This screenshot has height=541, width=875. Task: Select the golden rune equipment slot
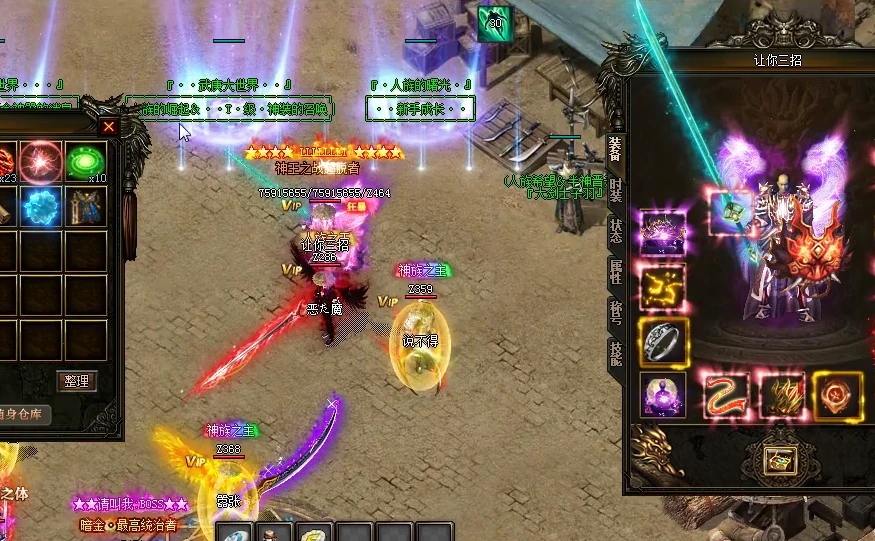[x=662, y=287]
